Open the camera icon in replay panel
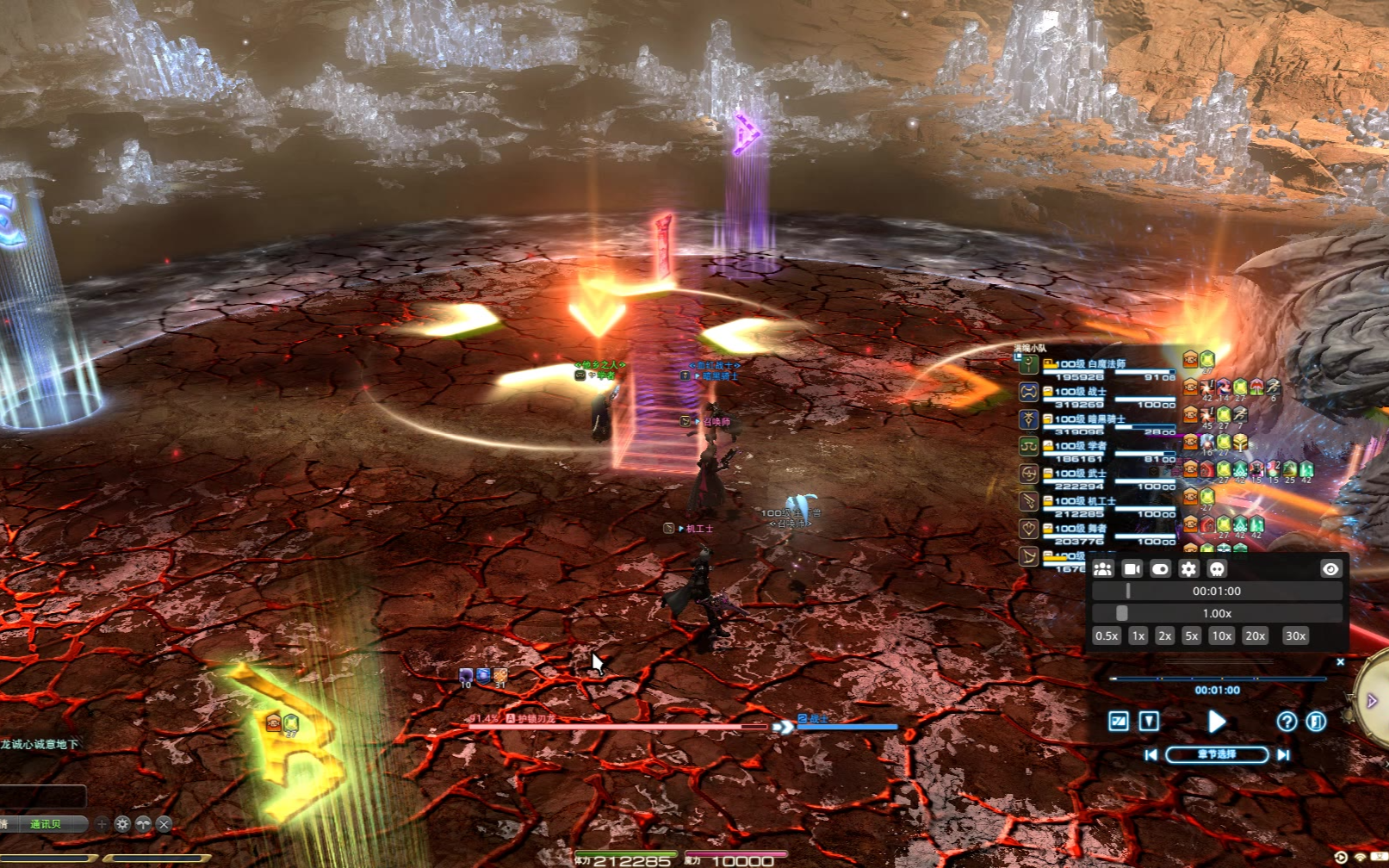 pyautogui.click(x=1132, y=568)
